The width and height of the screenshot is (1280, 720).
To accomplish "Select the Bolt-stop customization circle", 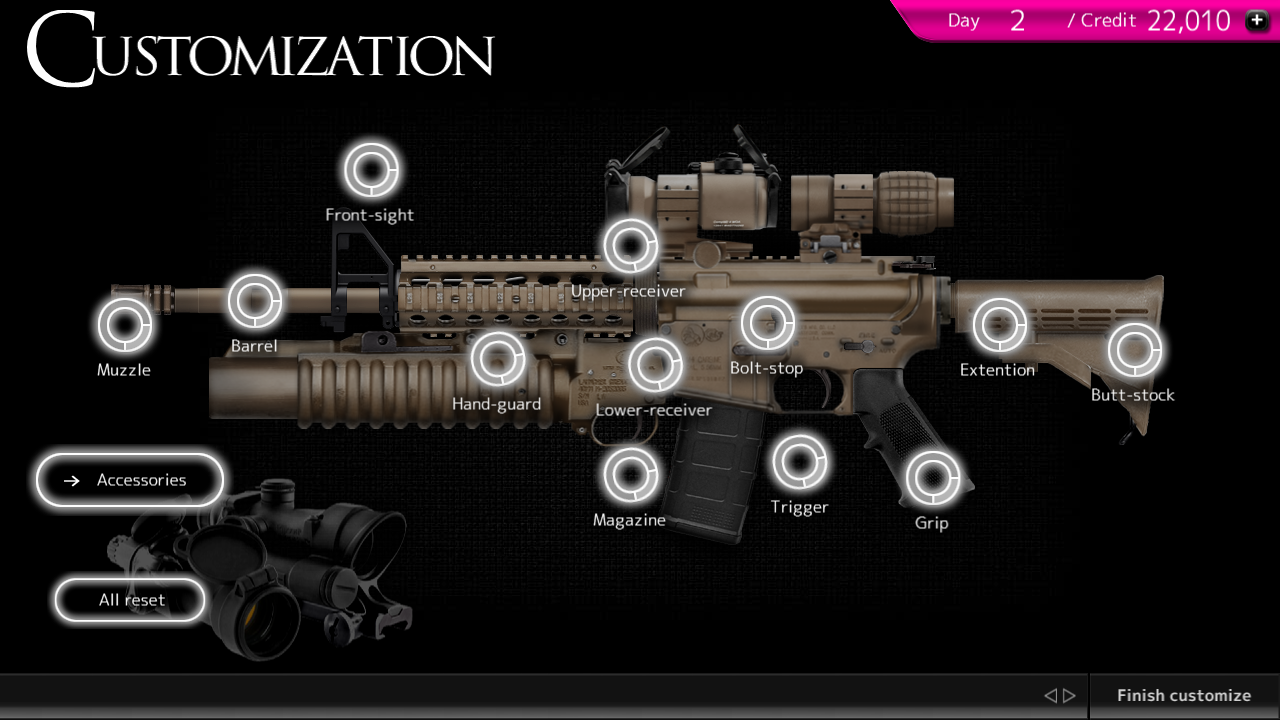I will [767, 322].
